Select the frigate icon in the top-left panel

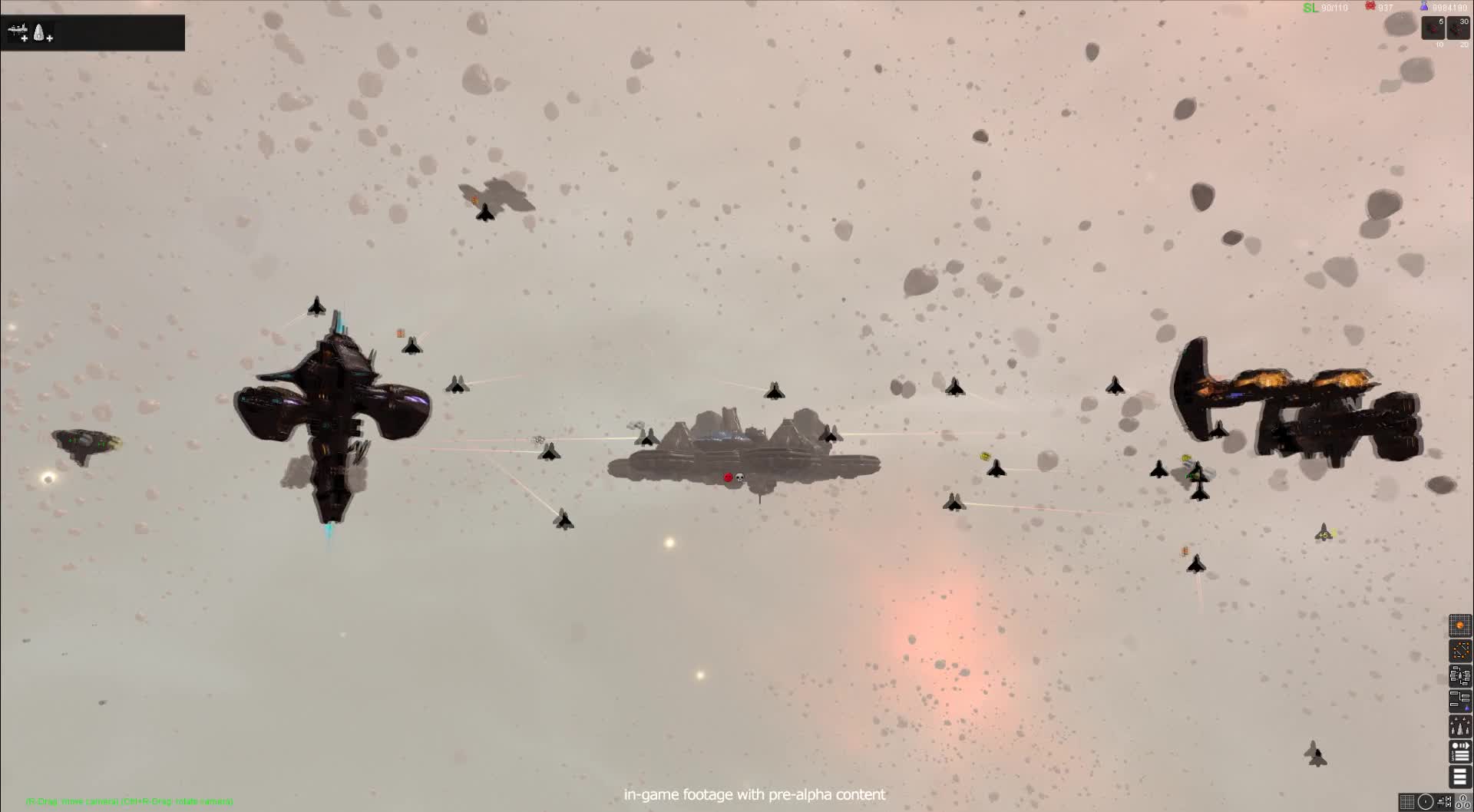pos(38,31)
